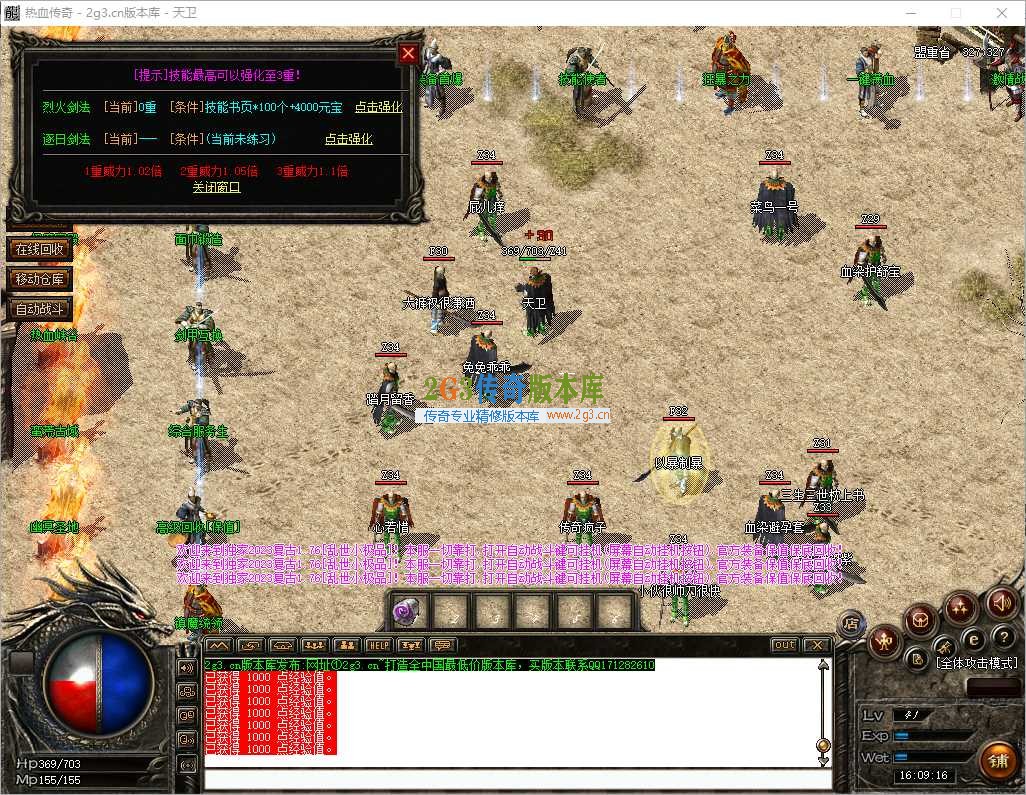1026x795 pixels.
Task: Open the HELP button in chat toolbar
Action: tap(377, 646)
